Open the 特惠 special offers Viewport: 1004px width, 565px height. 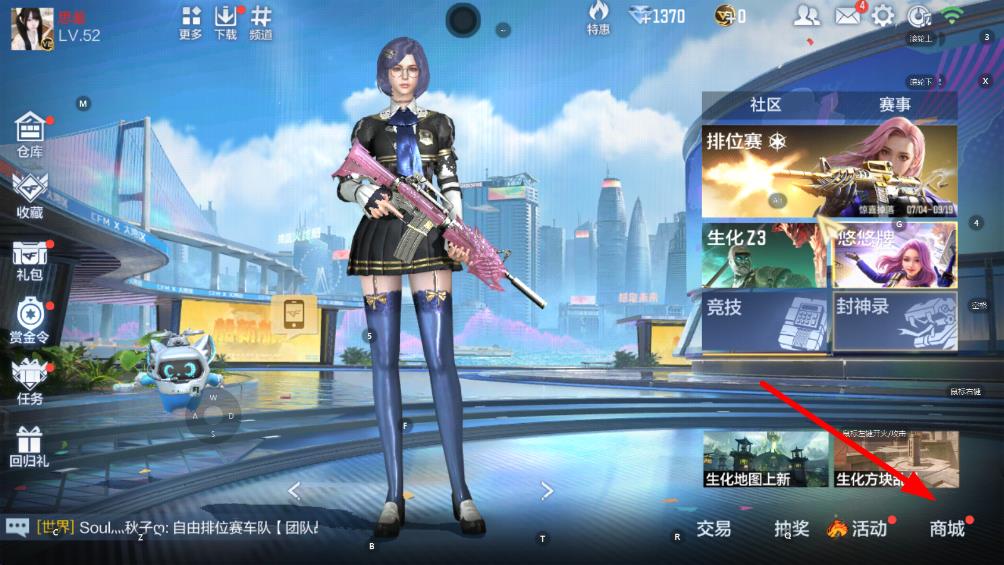tap(598, 17)
